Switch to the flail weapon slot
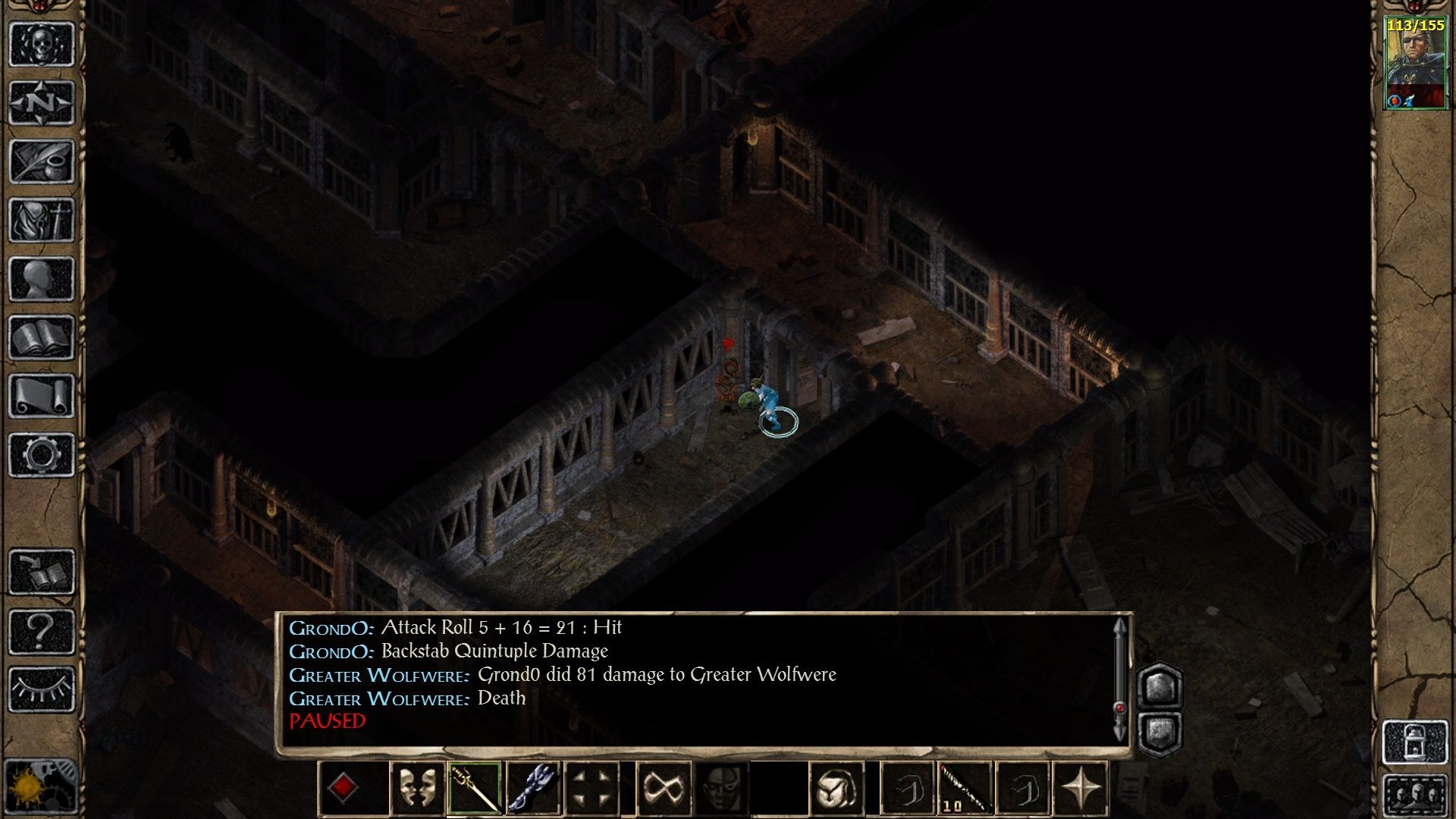Viewport: 1456px width, 819px height. pos(532,789)
